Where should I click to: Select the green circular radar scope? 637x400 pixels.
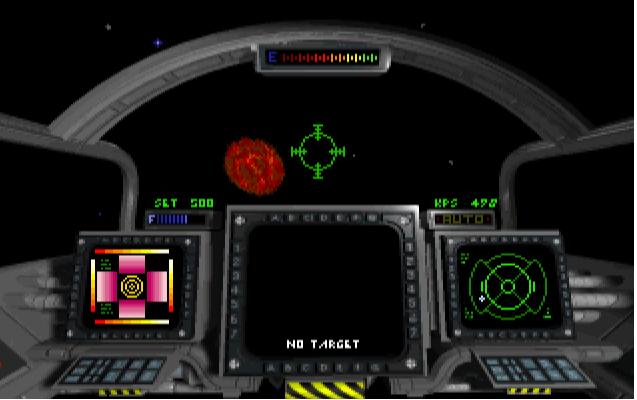508,285
